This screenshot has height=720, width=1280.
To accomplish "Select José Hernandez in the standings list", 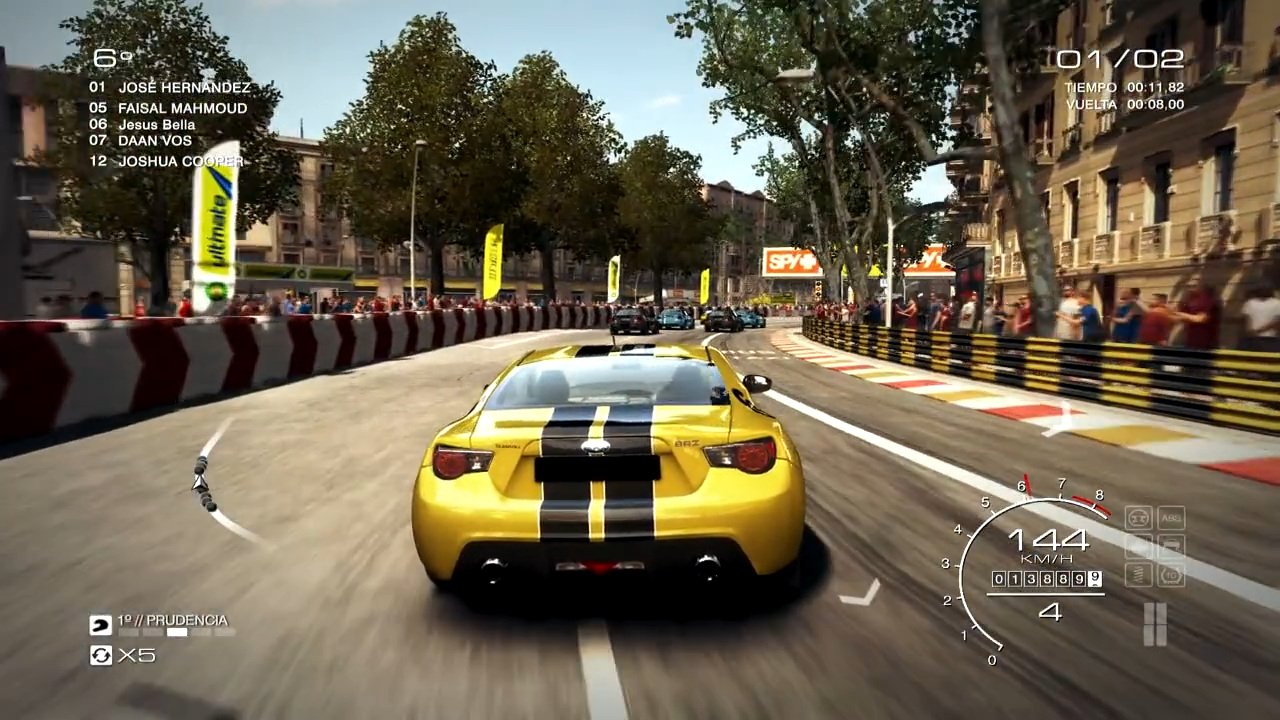I will [183, 88].
